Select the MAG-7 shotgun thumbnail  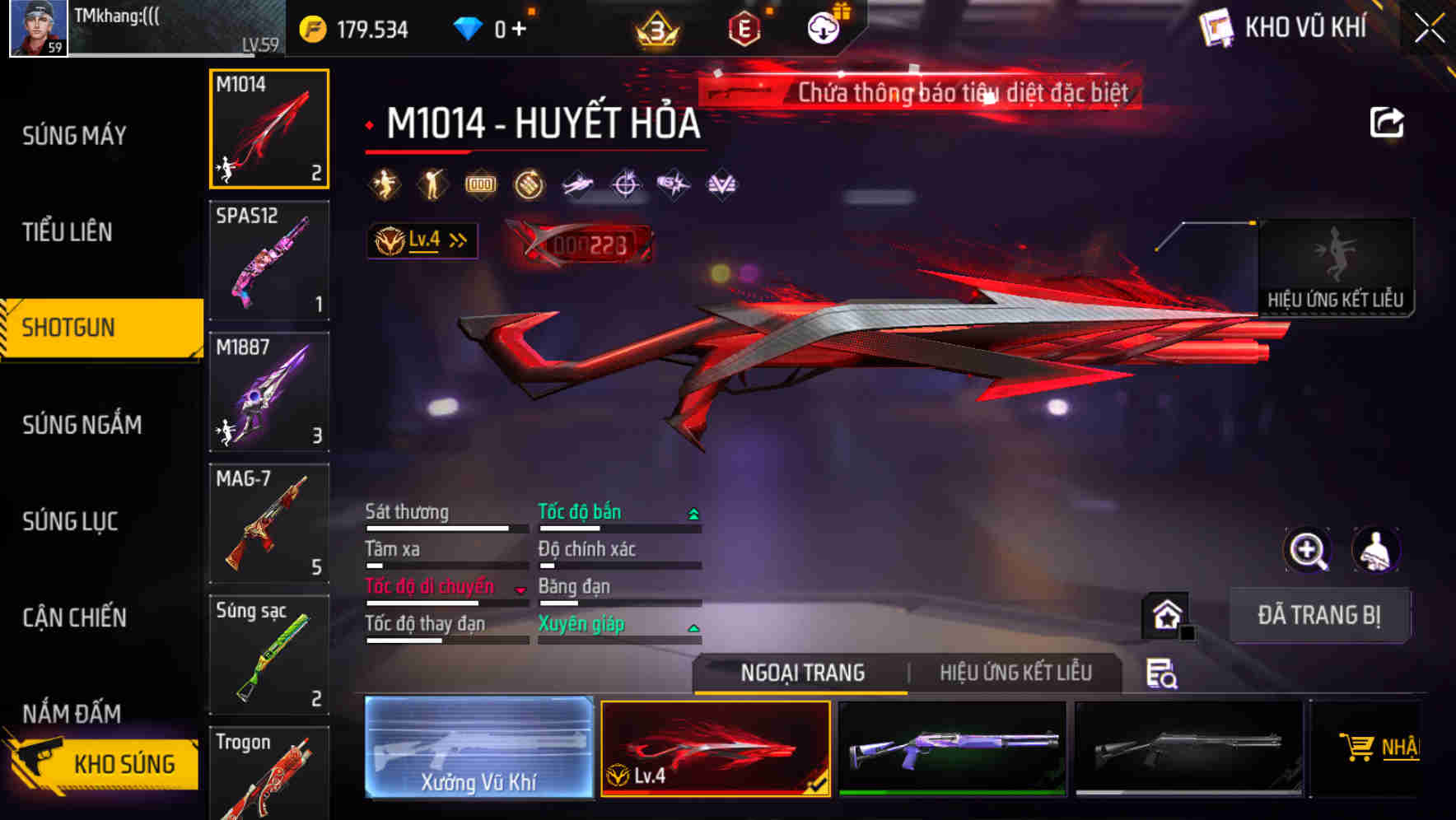click(x=268, y=524)
